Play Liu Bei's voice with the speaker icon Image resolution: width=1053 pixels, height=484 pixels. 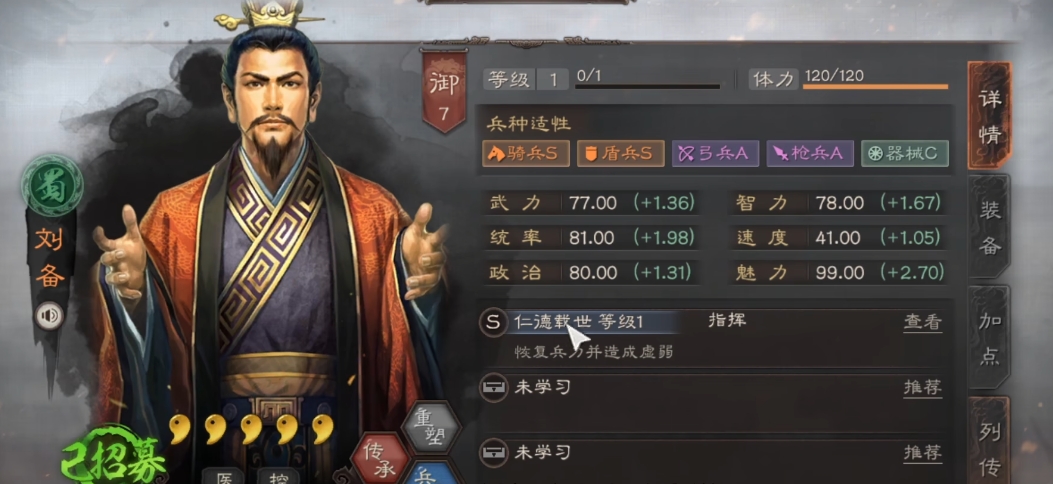[x=48, y=316]
